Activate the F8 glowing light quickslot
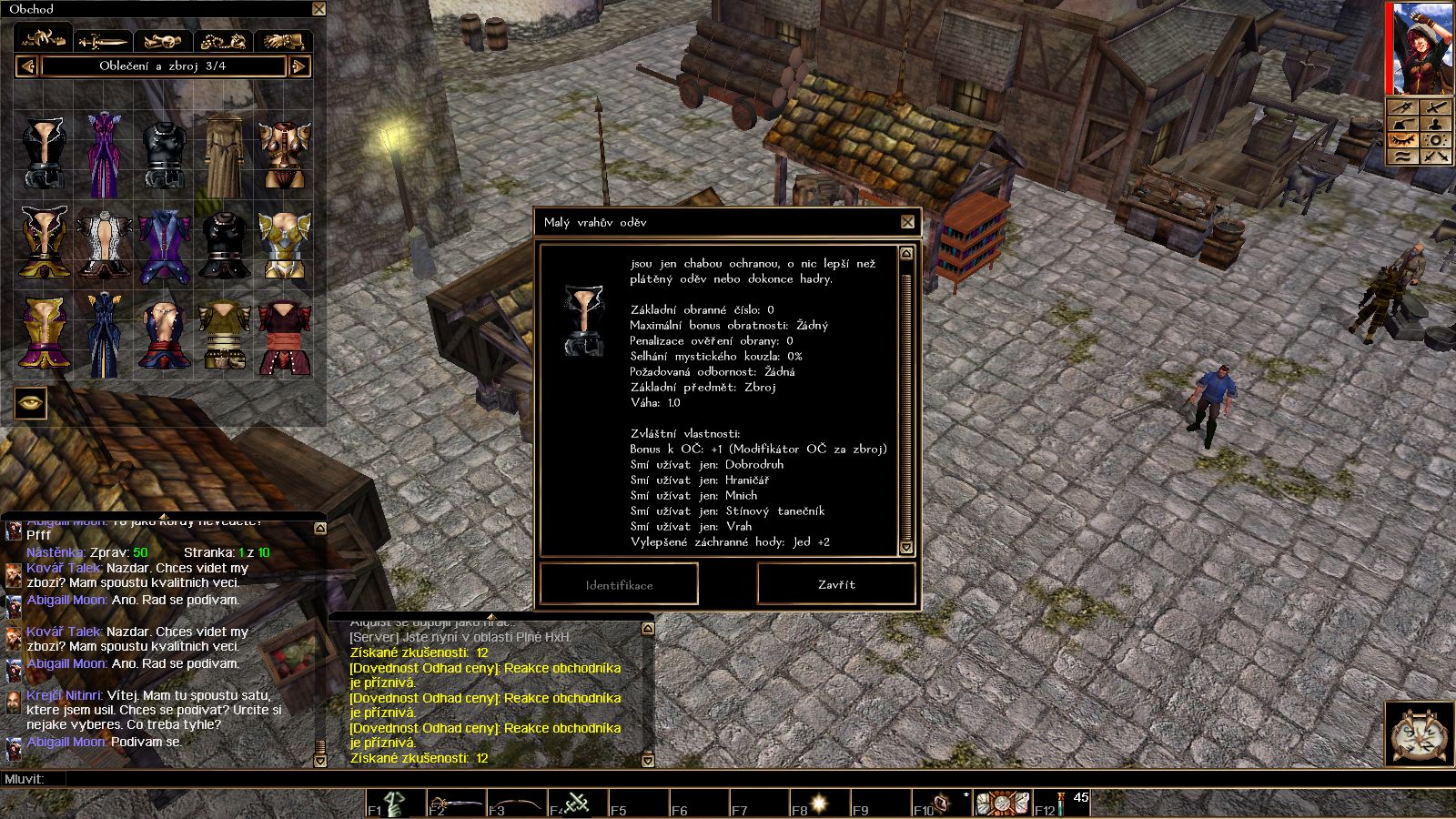Image resolution: width=1456 pixels, height=819 pixels. (x=819, y=804)
